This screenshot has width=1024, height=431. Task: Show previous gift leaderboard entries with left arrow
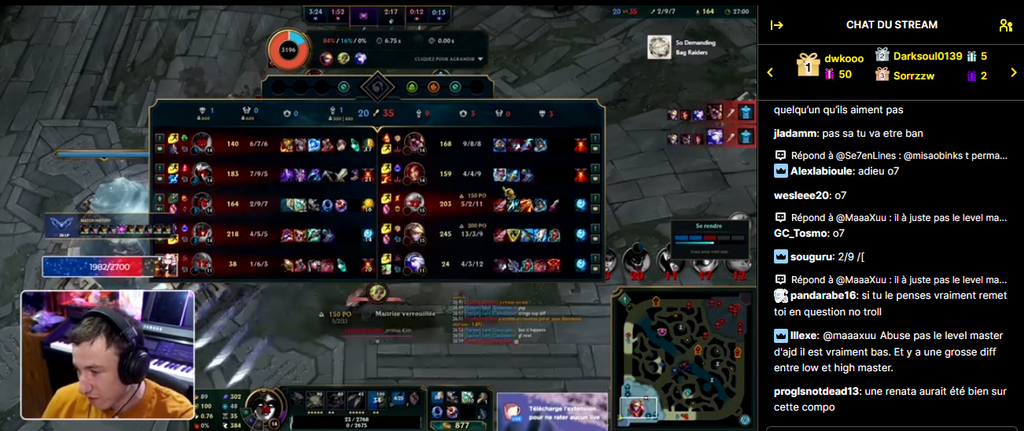[x=770, y=72]
